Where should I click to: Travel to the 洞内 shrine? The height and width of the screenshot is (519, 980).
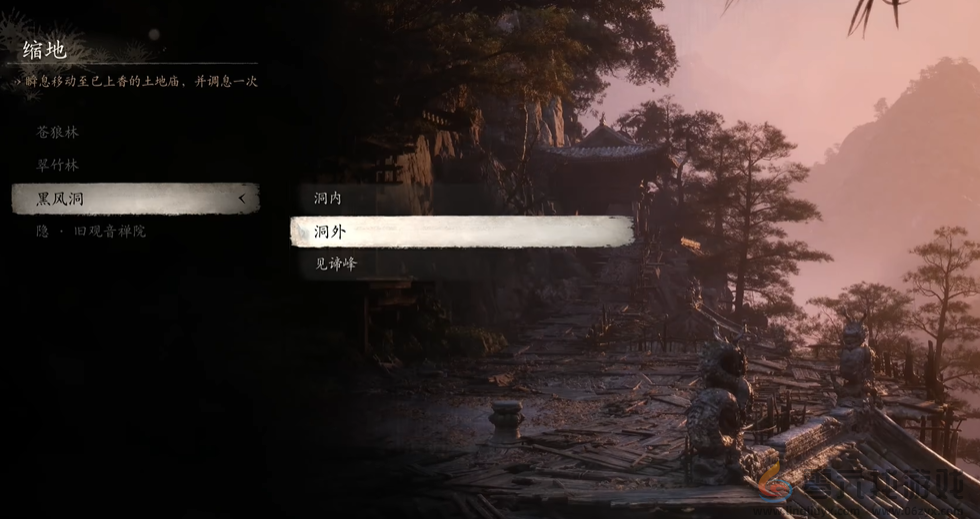point(328,199)
